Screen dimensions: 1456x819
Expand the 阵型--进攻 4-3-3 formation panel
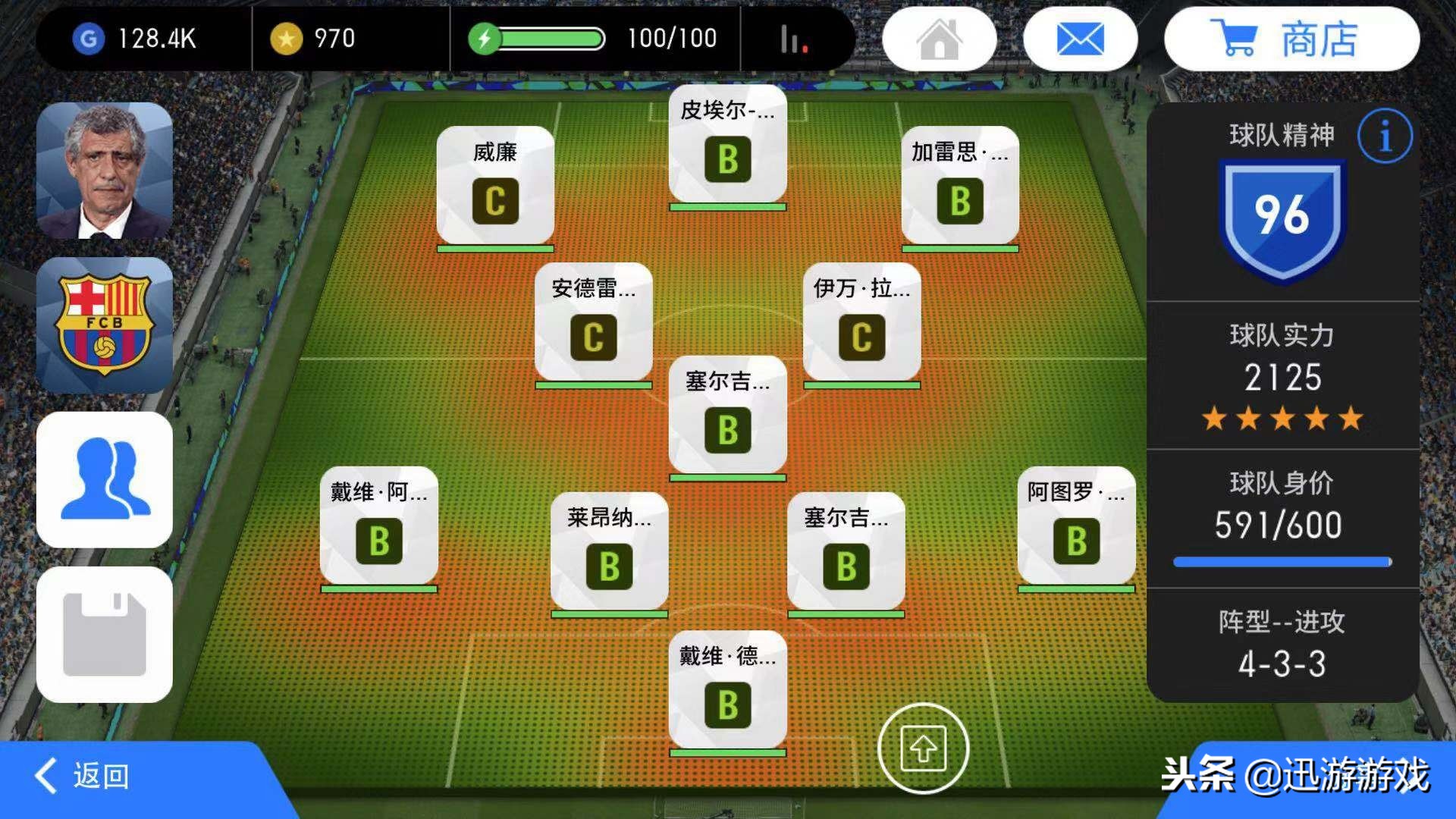click(1283, 648)
